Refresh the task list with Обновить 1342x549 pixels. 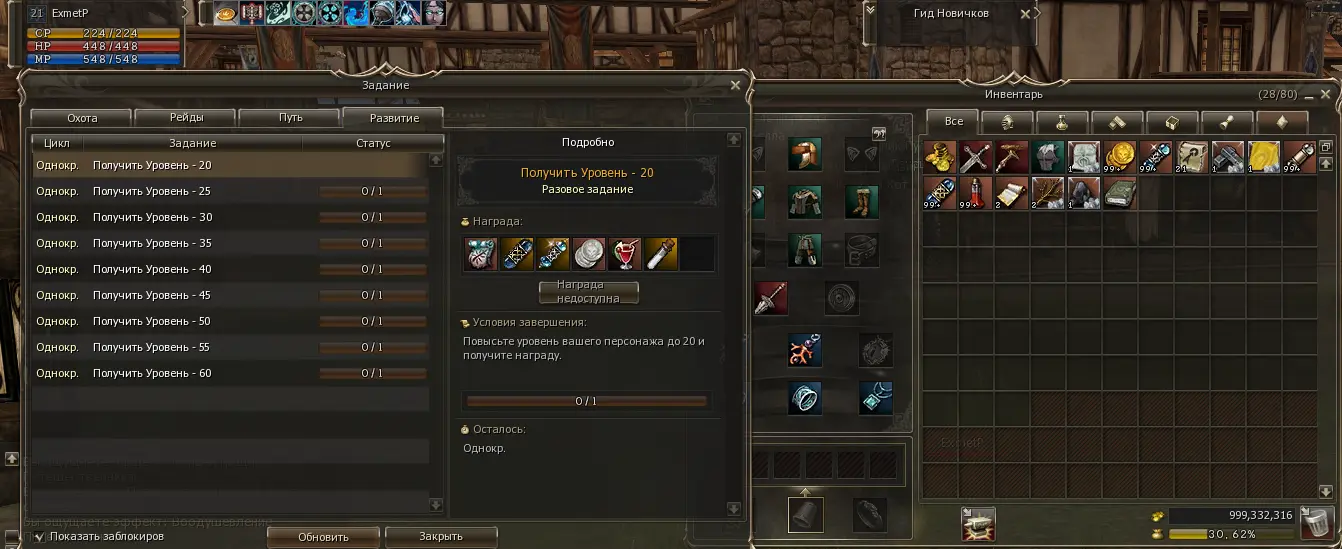pos(323,537)
